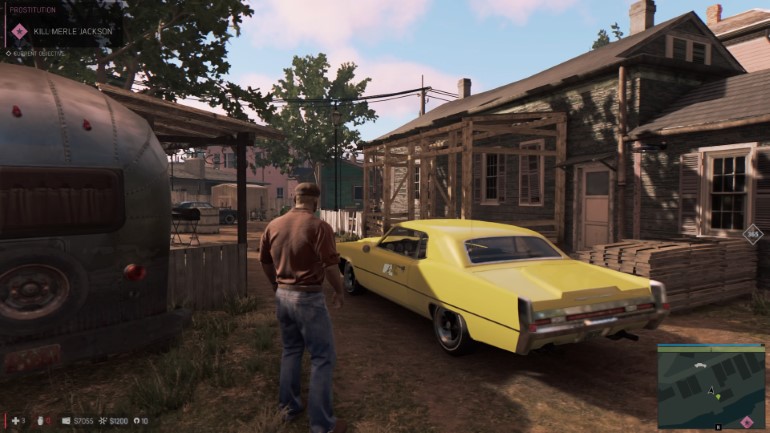The height and width of the screenshot is (433, 770).
Task: Click the wallet cash icon
Action: click(66, 421)
